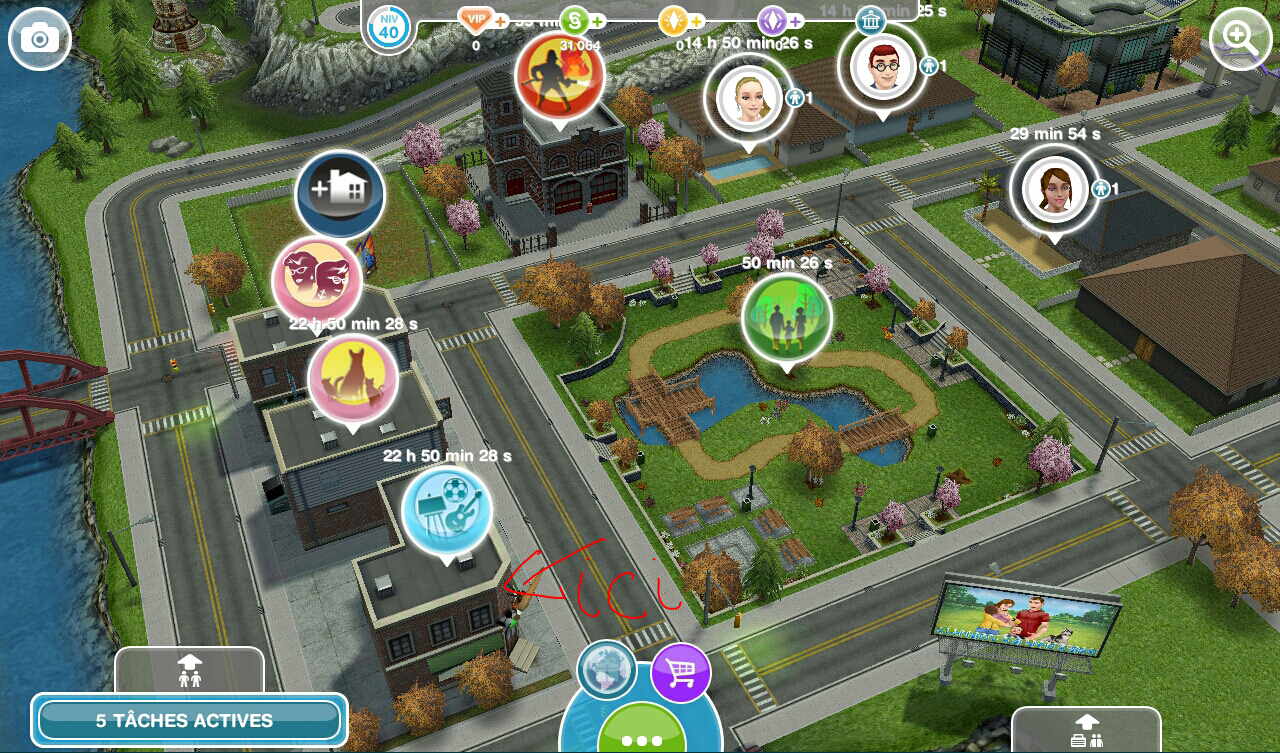
Task: Open the purple shopping cart store
Action: (x=681, y=674)
